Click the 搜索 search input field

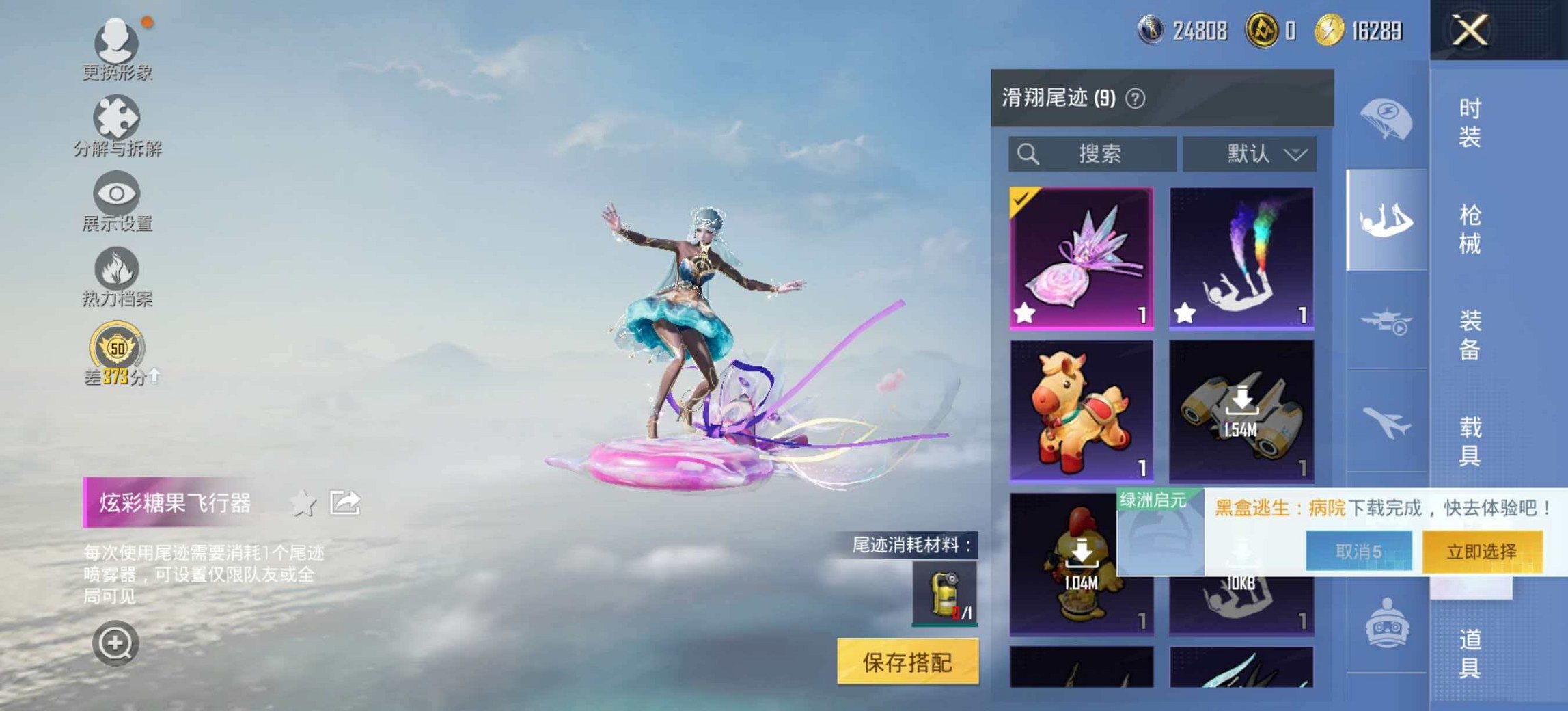(x=1093, y=154)
